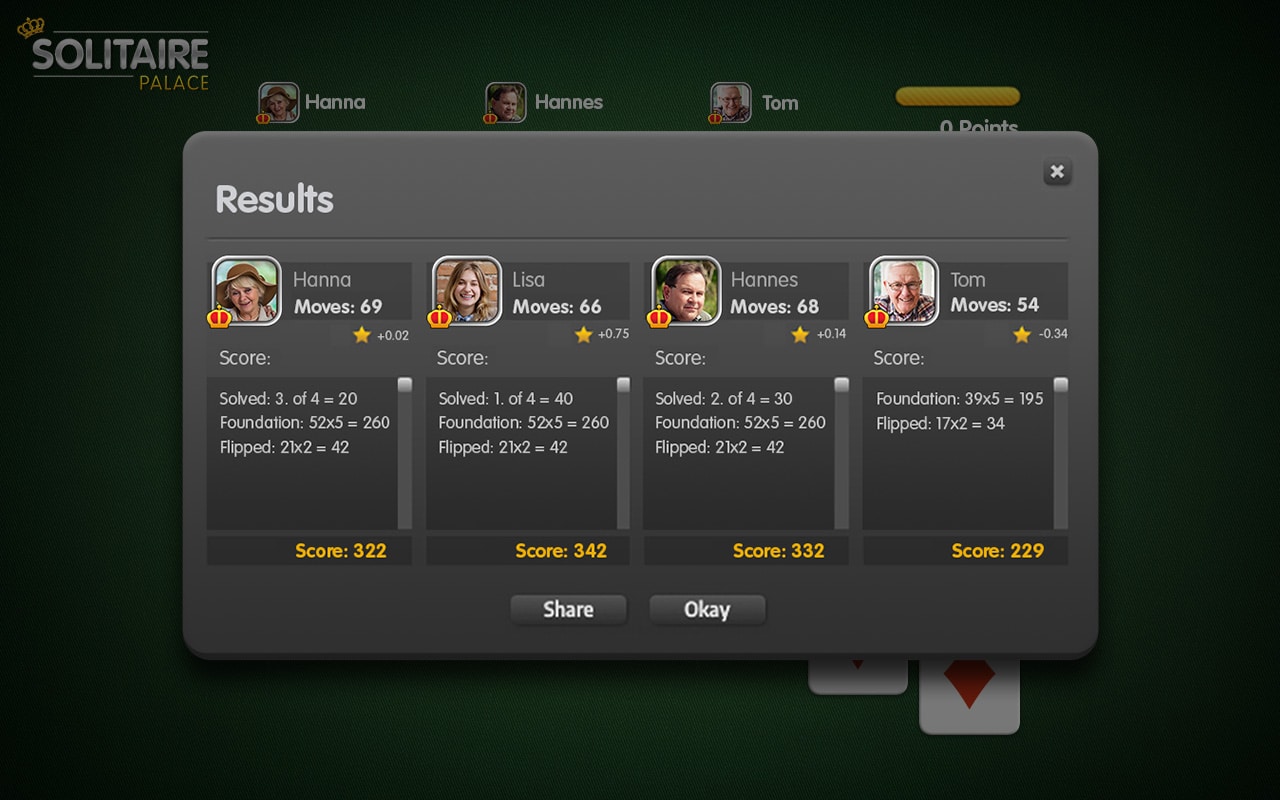
Task: Click the Share button
Action: point(568,610)
